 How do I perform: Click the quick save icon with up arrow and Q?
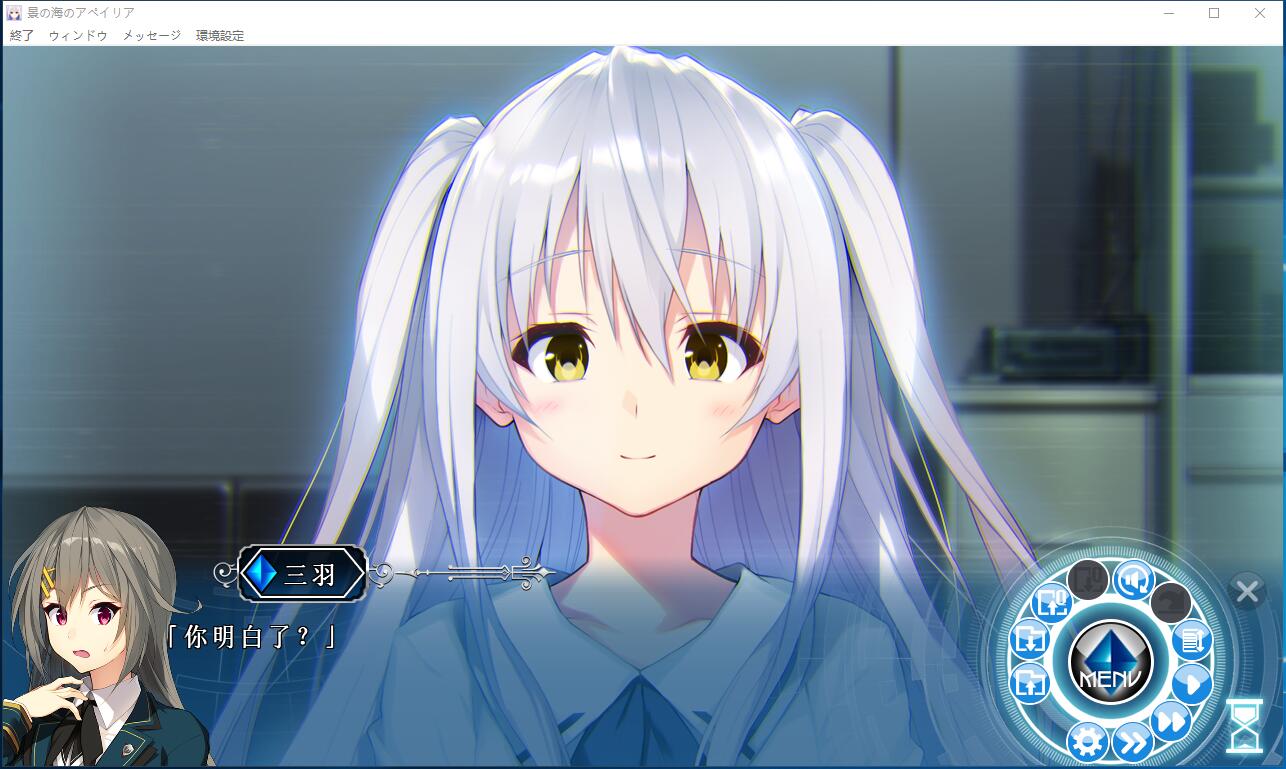coord(1052,602)
